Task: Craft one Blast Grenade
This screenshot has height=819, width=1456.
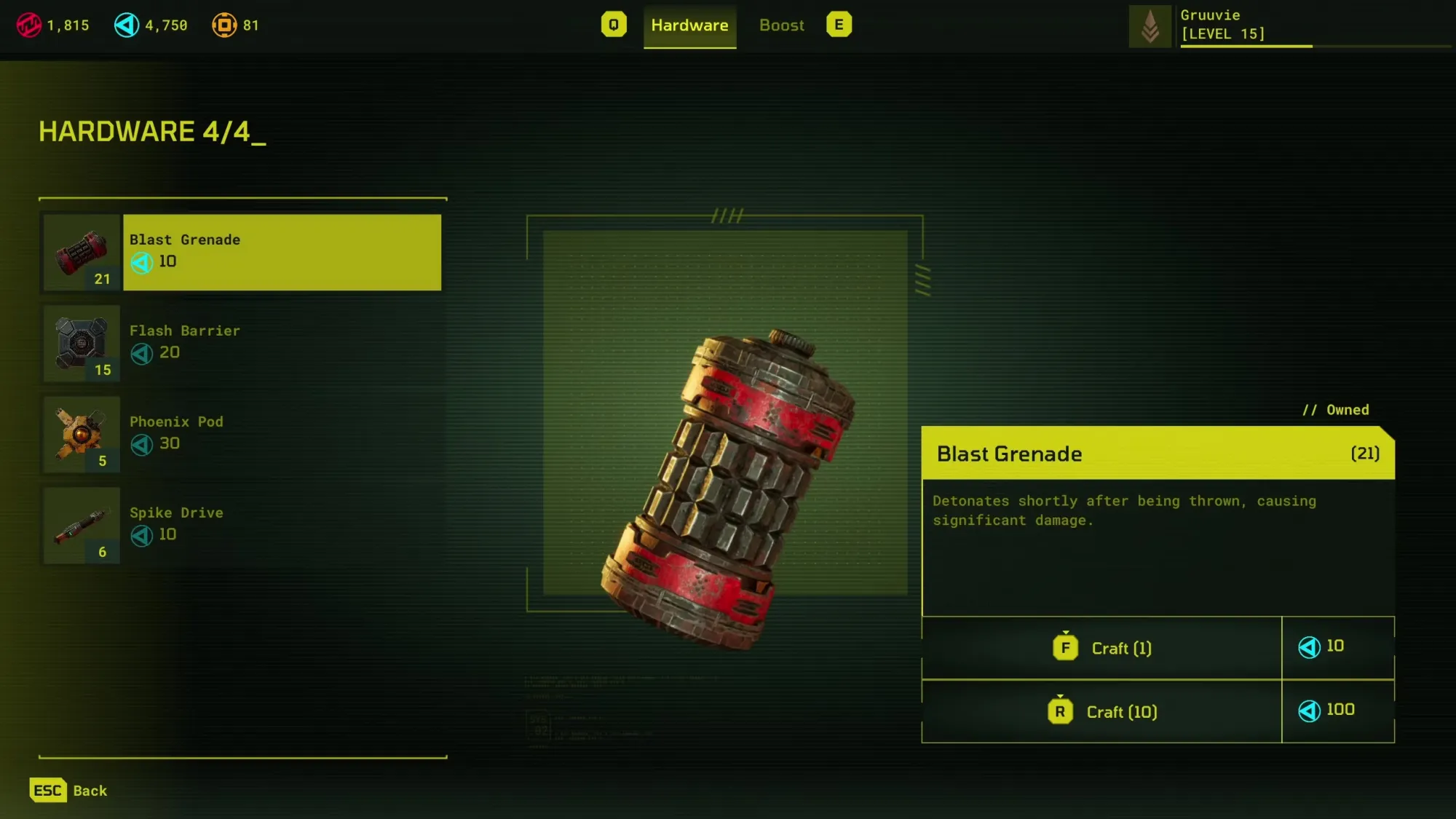Action: pos(1101,648)
